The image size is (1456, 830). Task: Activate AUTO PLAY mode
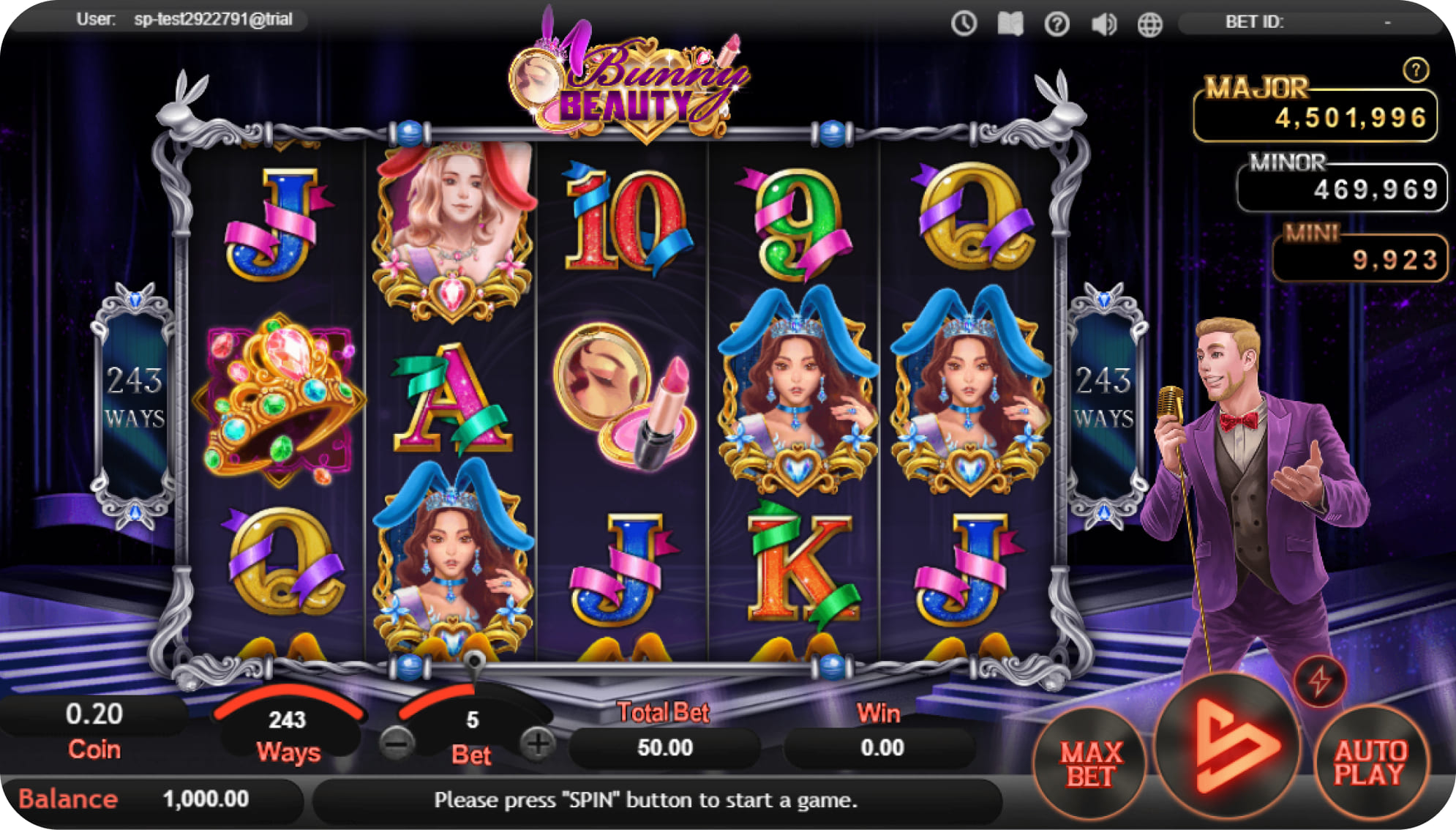pos(1370,763)
